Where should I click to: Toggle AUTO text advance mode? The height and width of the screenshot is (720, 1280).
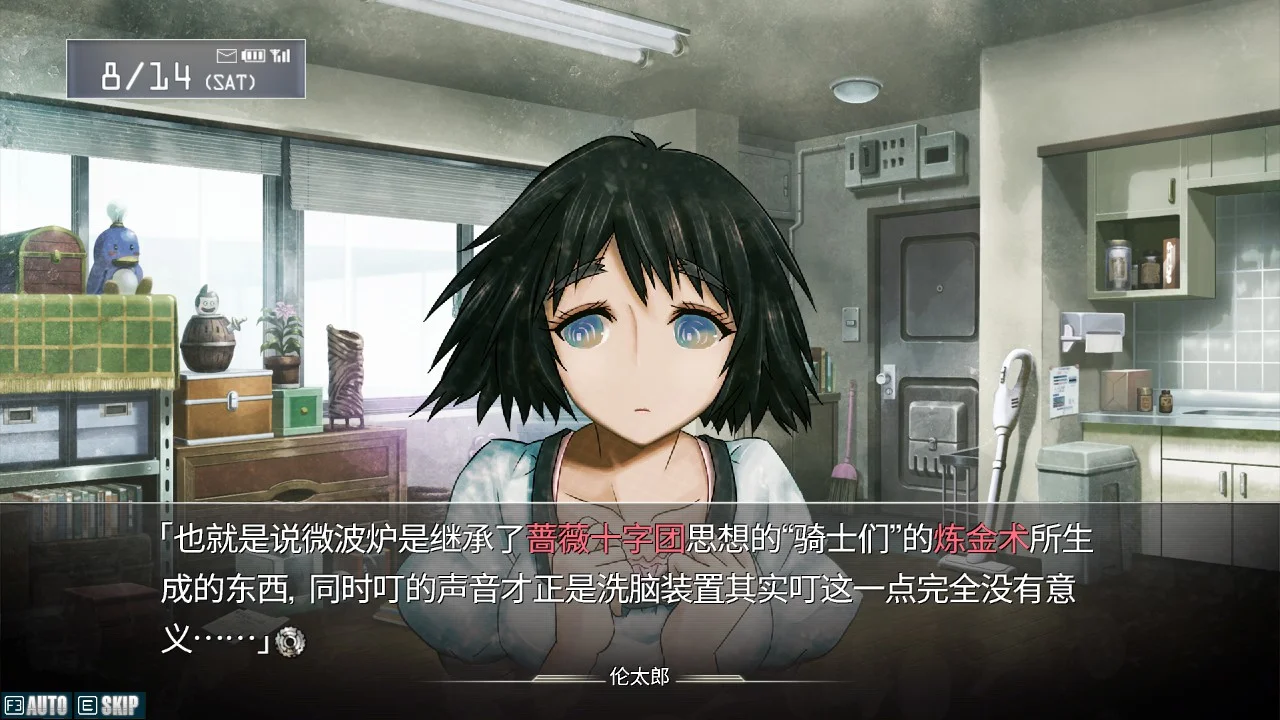tap(37, 706)
